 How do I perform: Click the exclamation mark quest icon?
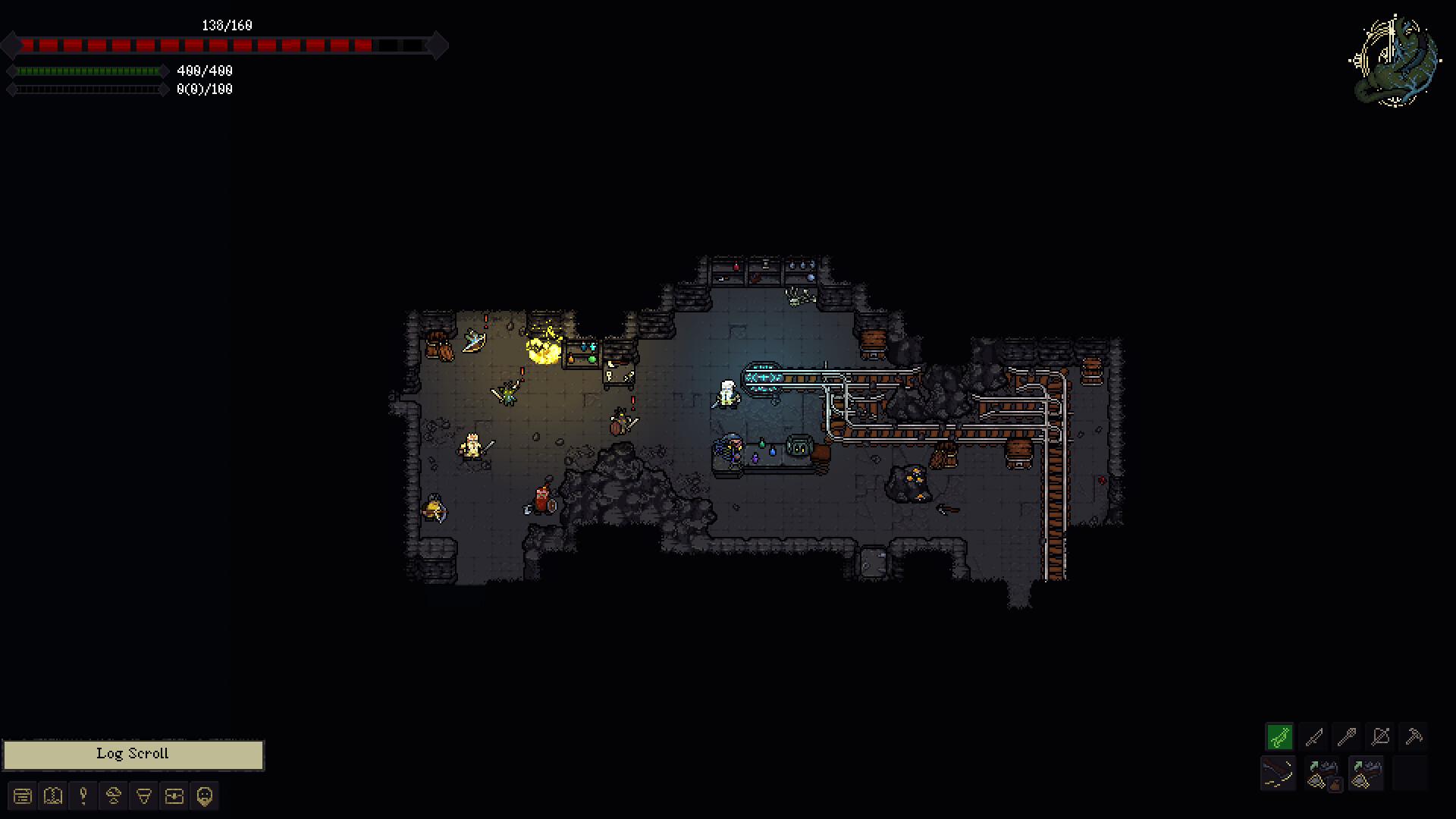tap(83, 796)
